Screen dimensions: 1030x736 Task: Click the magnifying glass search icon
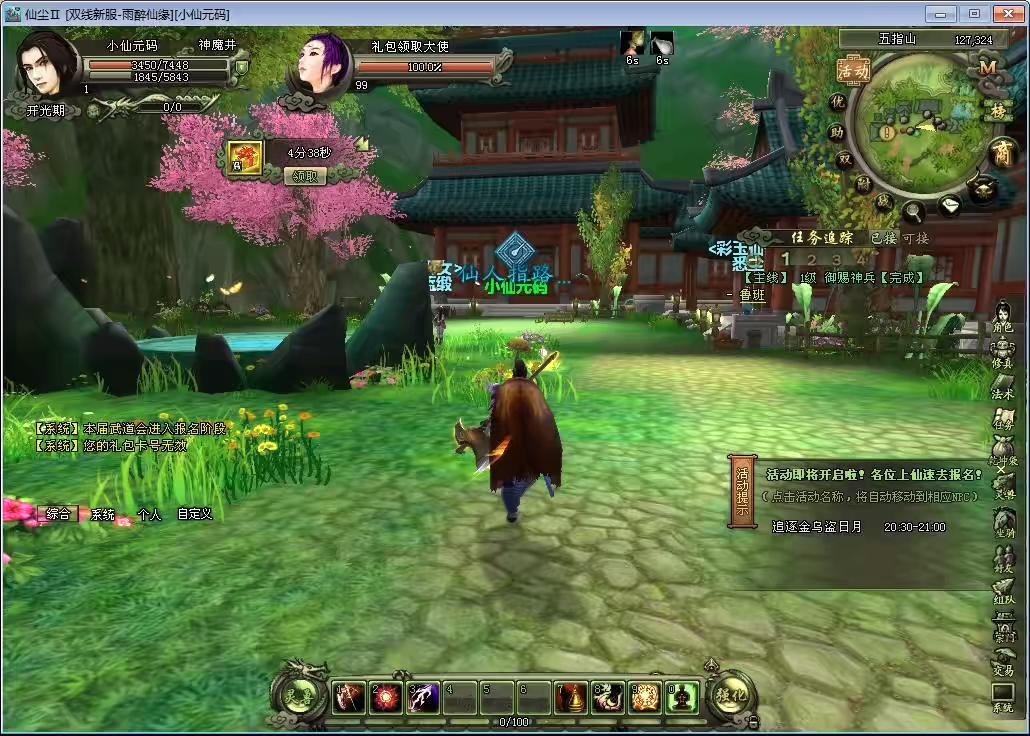click(x=914, y=211)
